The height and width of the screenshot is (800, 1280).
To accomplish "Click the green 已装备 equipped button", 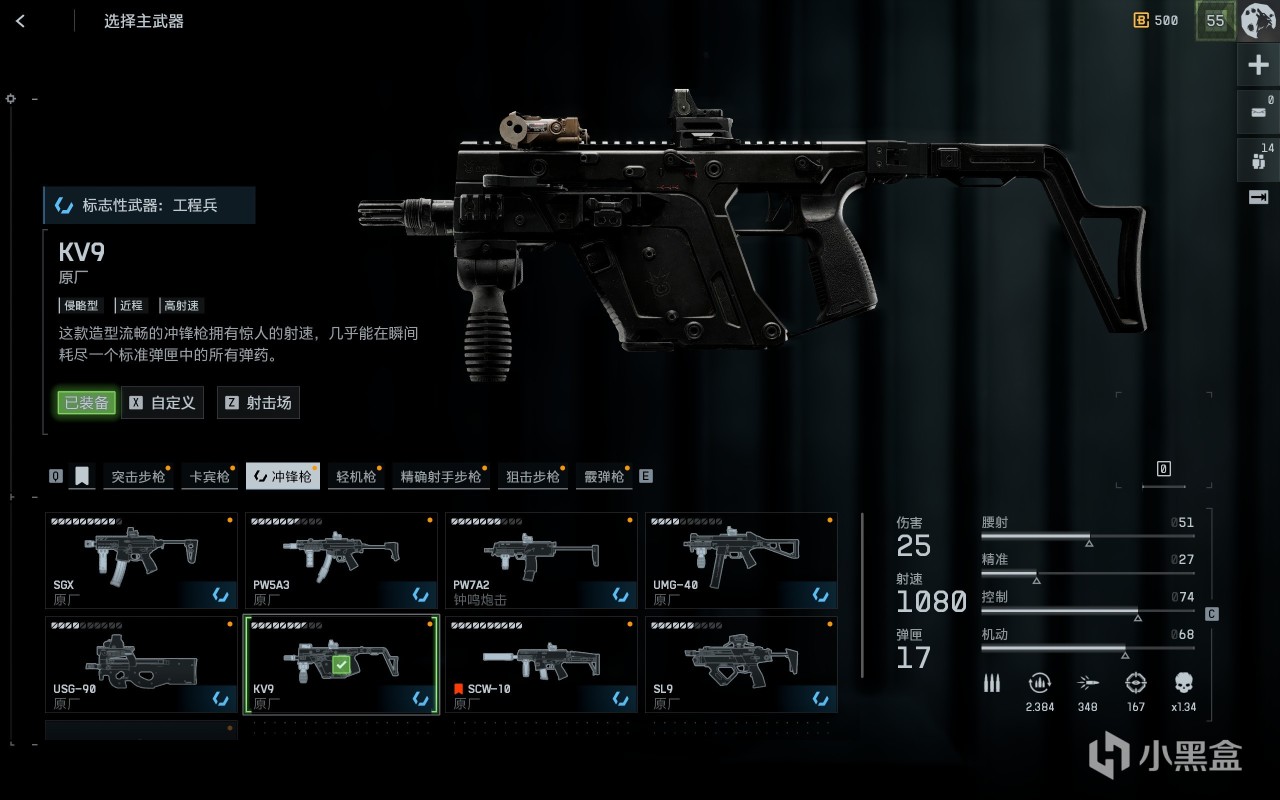I will pyautogui.click(x=86, y=403).
